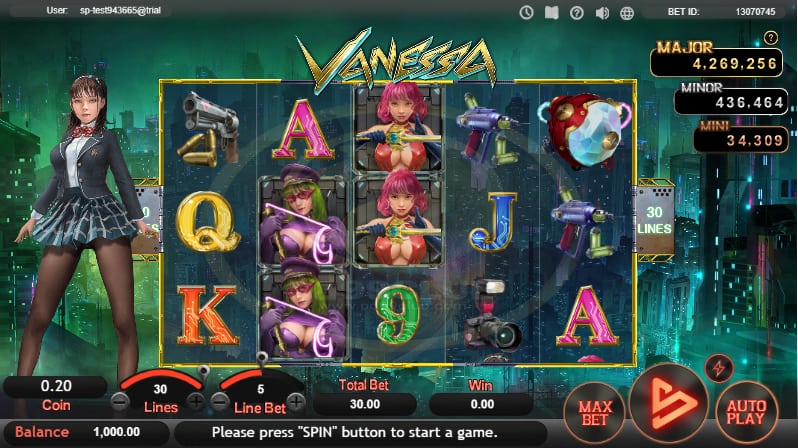798x448 pixels.
Task: Increase the number of Lines
Action: pos(196,402)
